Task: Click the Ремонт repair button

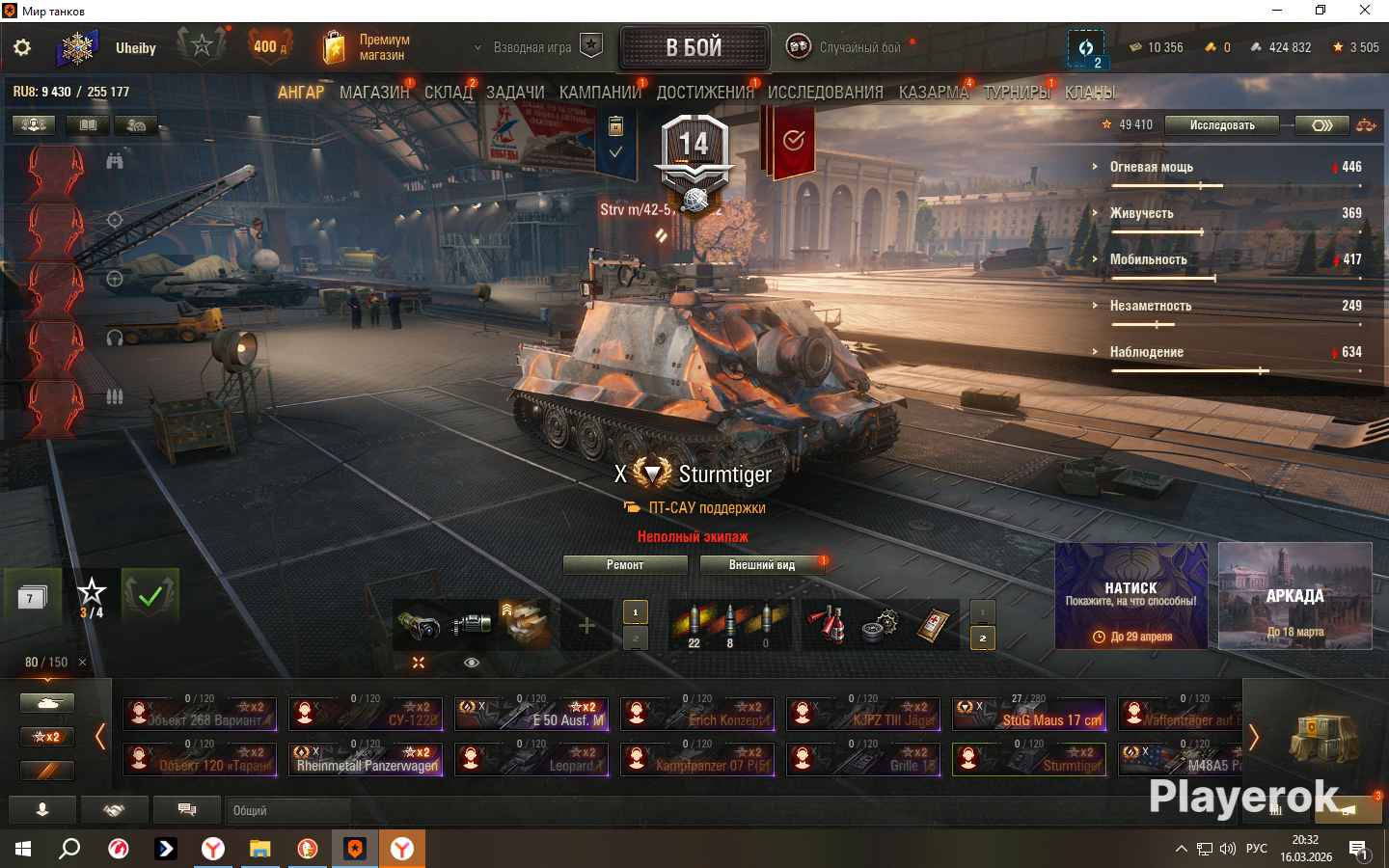Action: point(625,565)
